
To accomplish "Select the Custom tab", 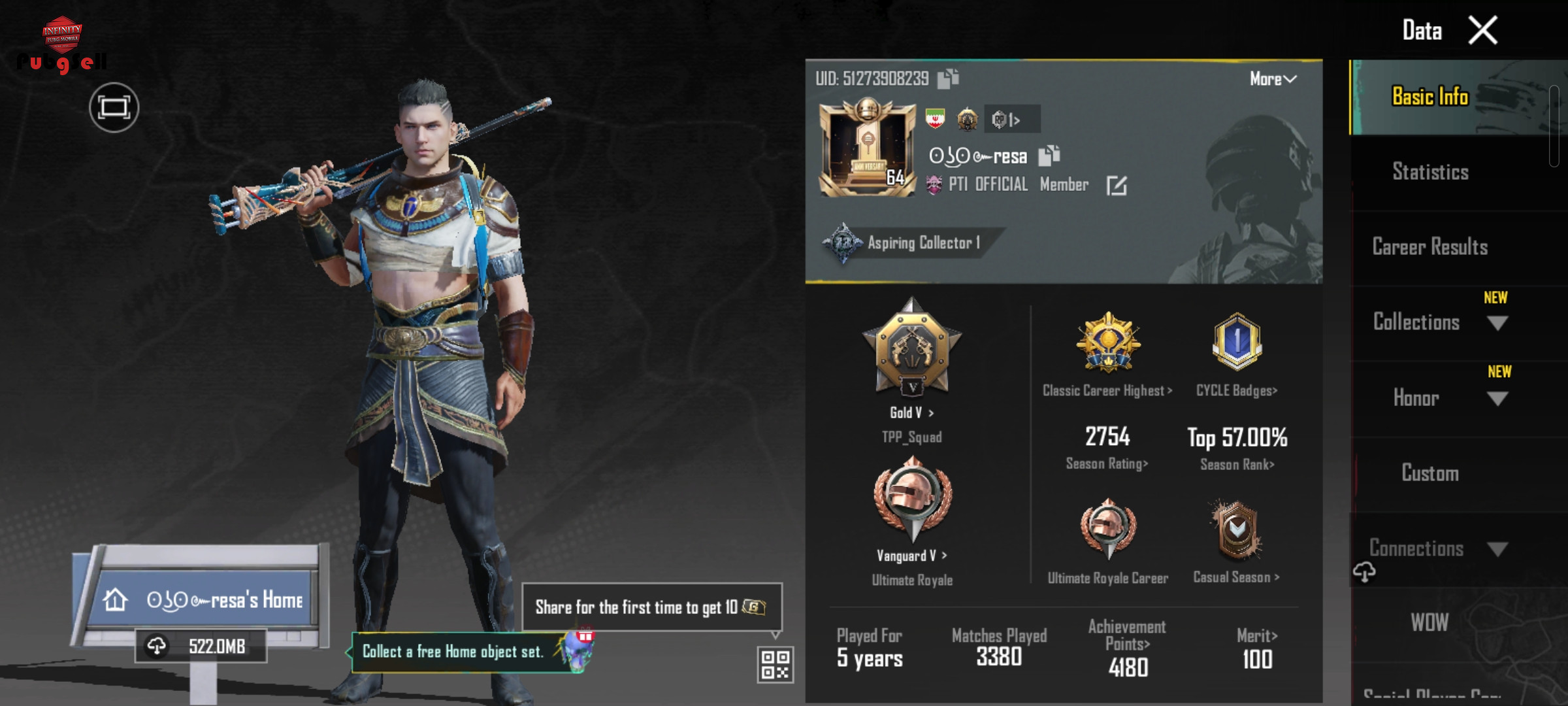I will (x=1430, y=473).
